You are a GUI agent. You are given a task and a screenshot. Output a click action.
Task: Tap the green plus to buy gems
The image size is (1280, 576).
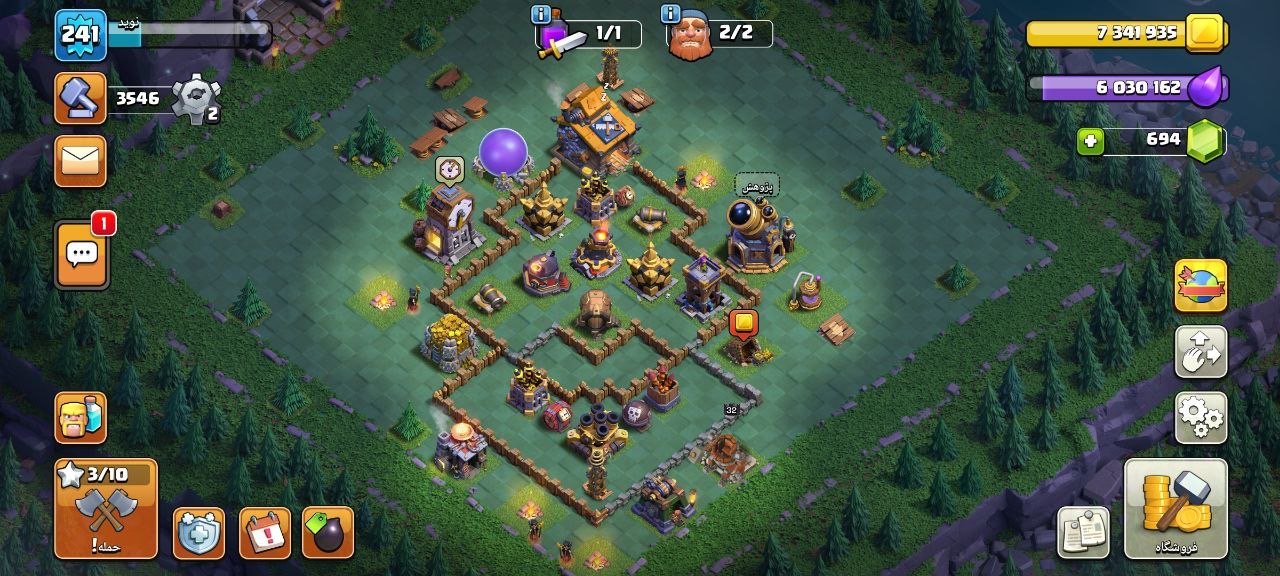click(1091, 142)
